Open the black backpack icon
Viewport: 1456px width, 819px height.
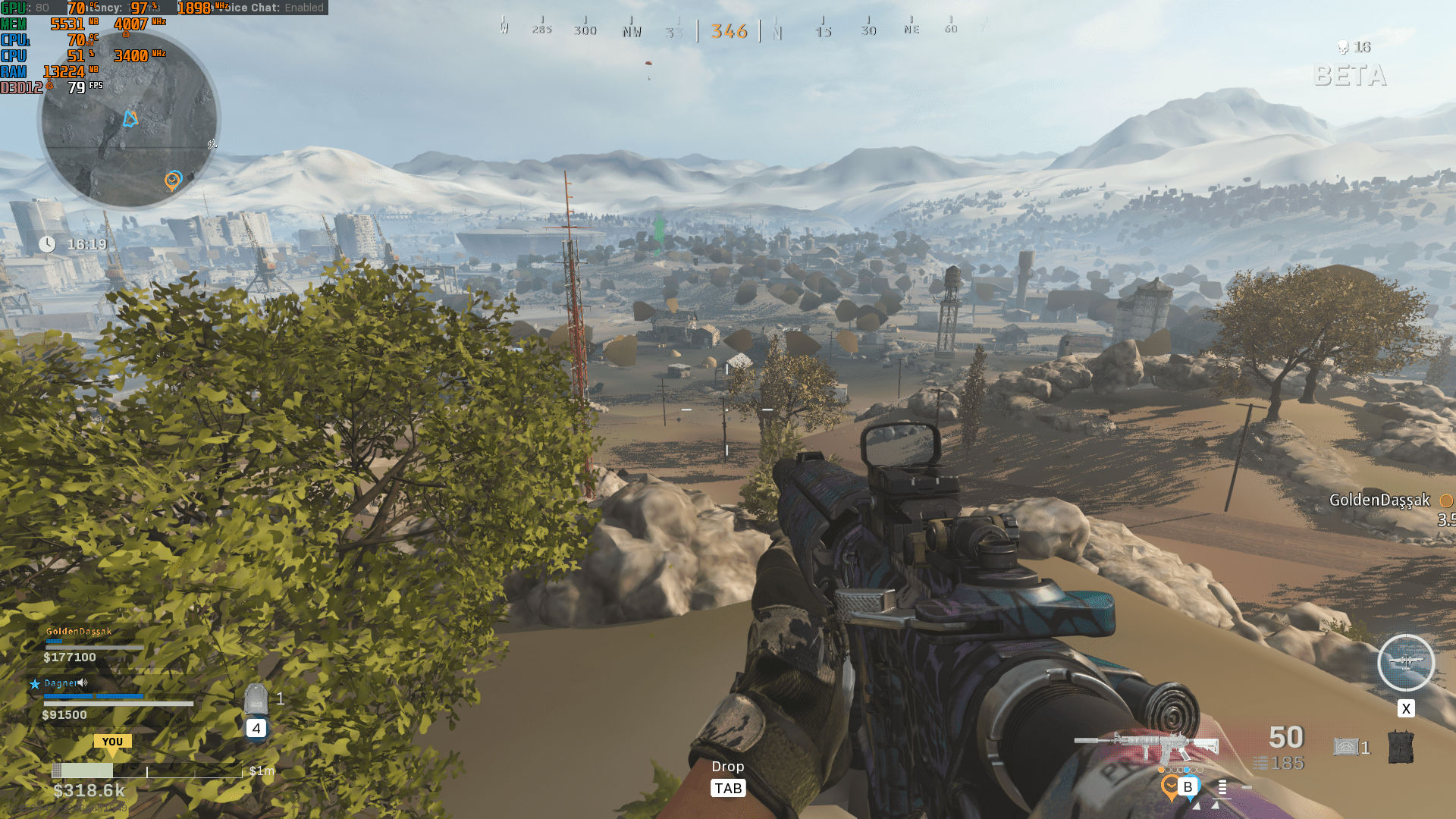[x=1400, y=747]
